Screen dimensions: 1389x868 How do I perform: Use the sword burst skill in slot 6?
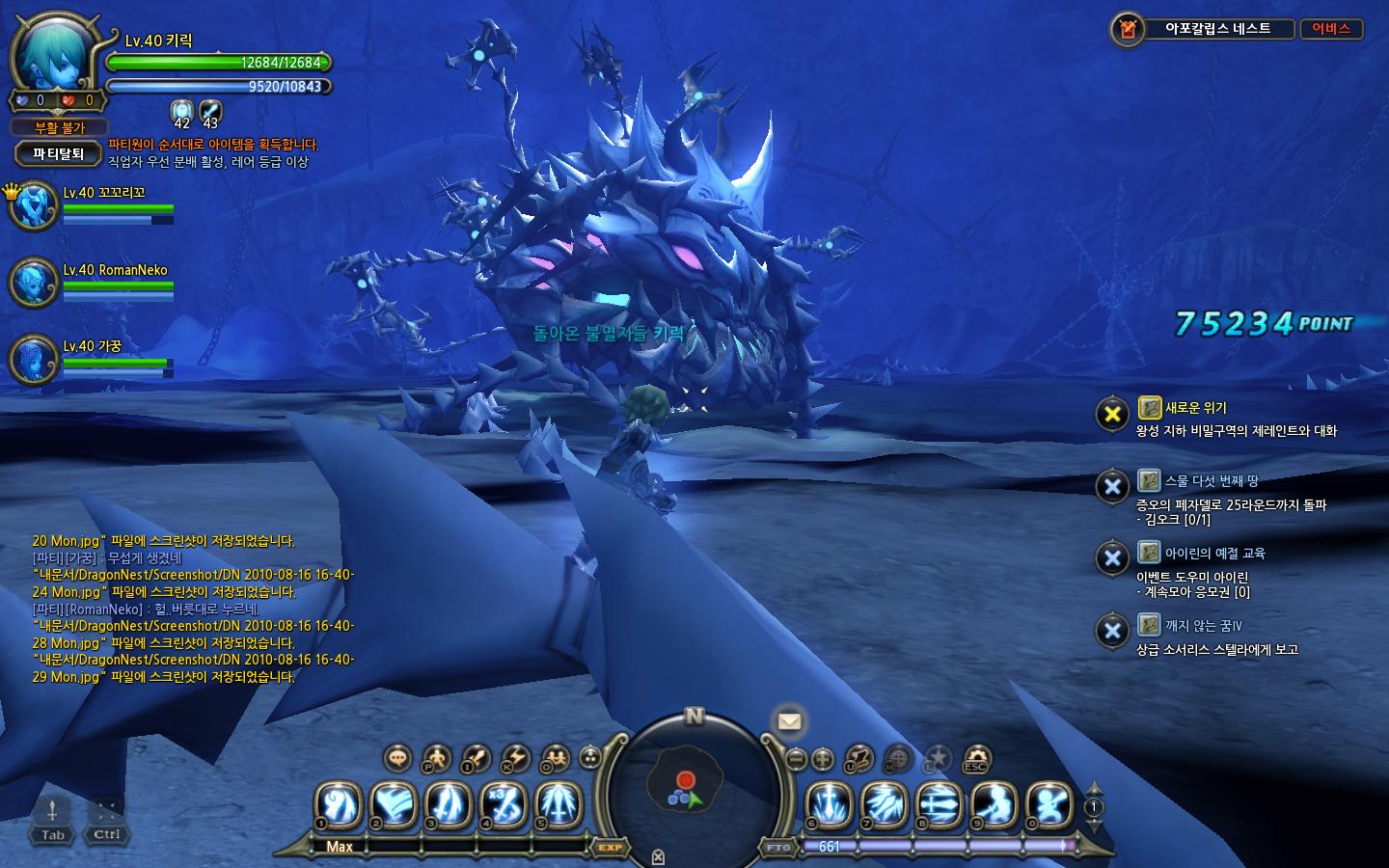828,804
